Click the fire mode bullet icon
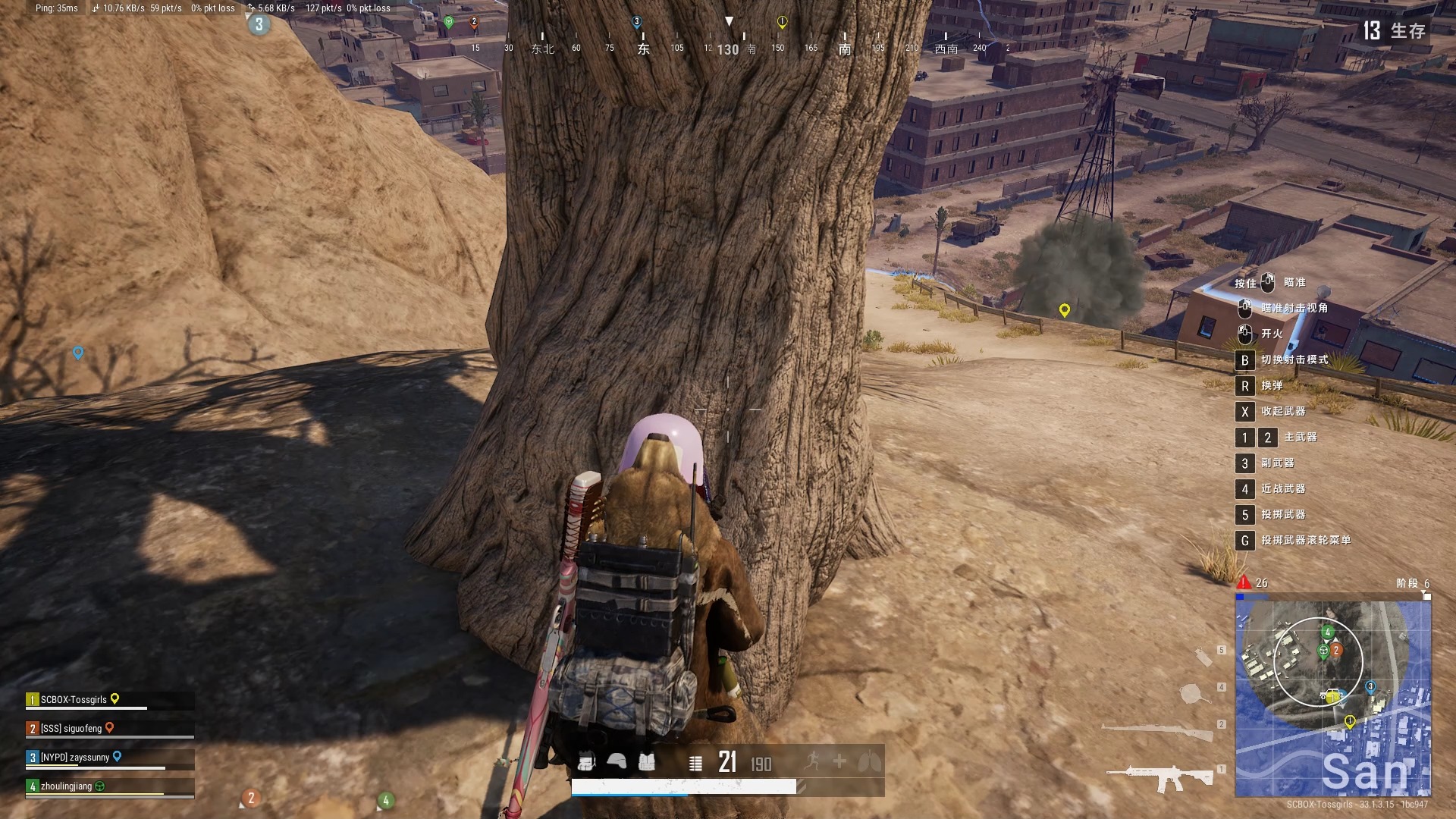Image resolution: width=1456 pixels, height=819 pixels. point(695,763)
